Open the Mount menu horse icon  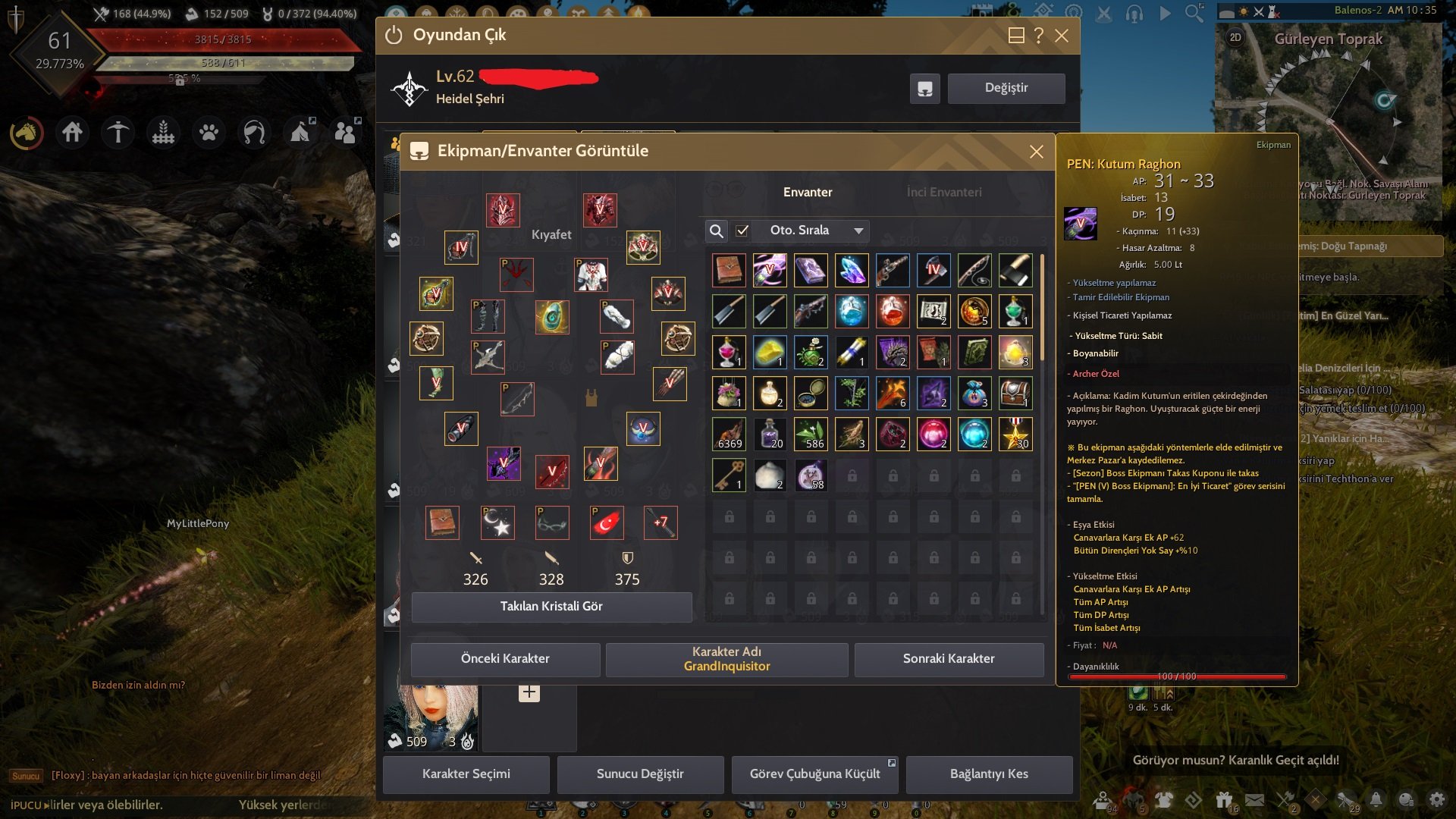click(x=27, y=131)
